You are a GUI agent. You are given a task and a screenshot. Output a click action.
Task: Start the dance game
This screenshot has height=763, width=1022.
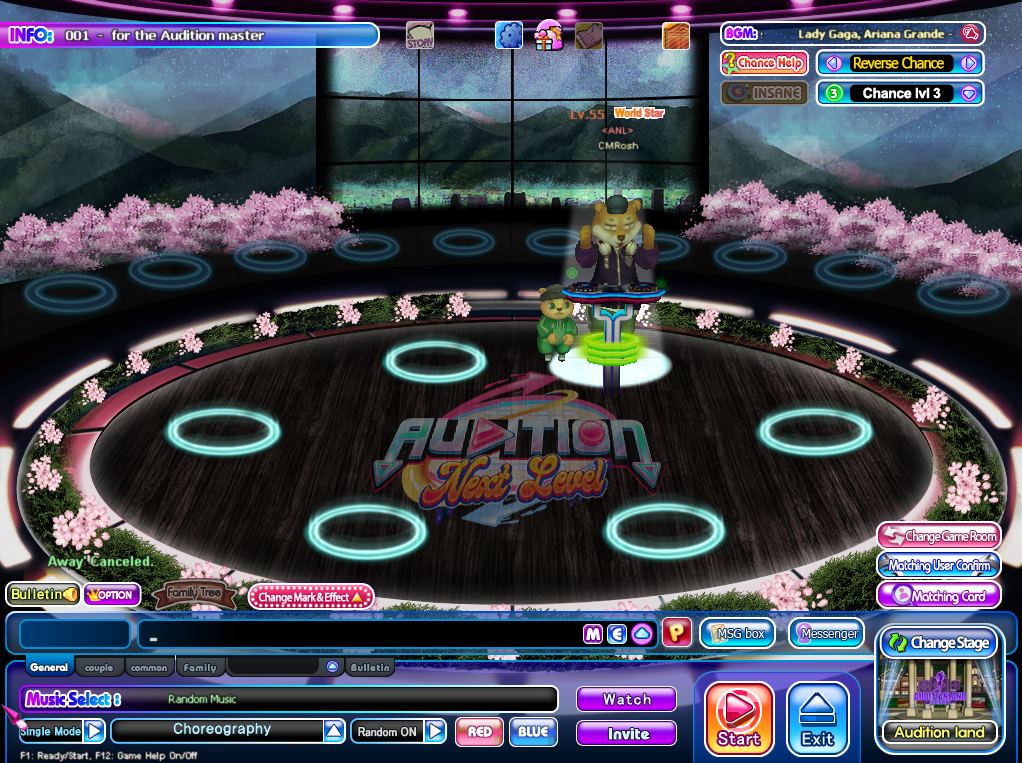[x=739, y=718]
